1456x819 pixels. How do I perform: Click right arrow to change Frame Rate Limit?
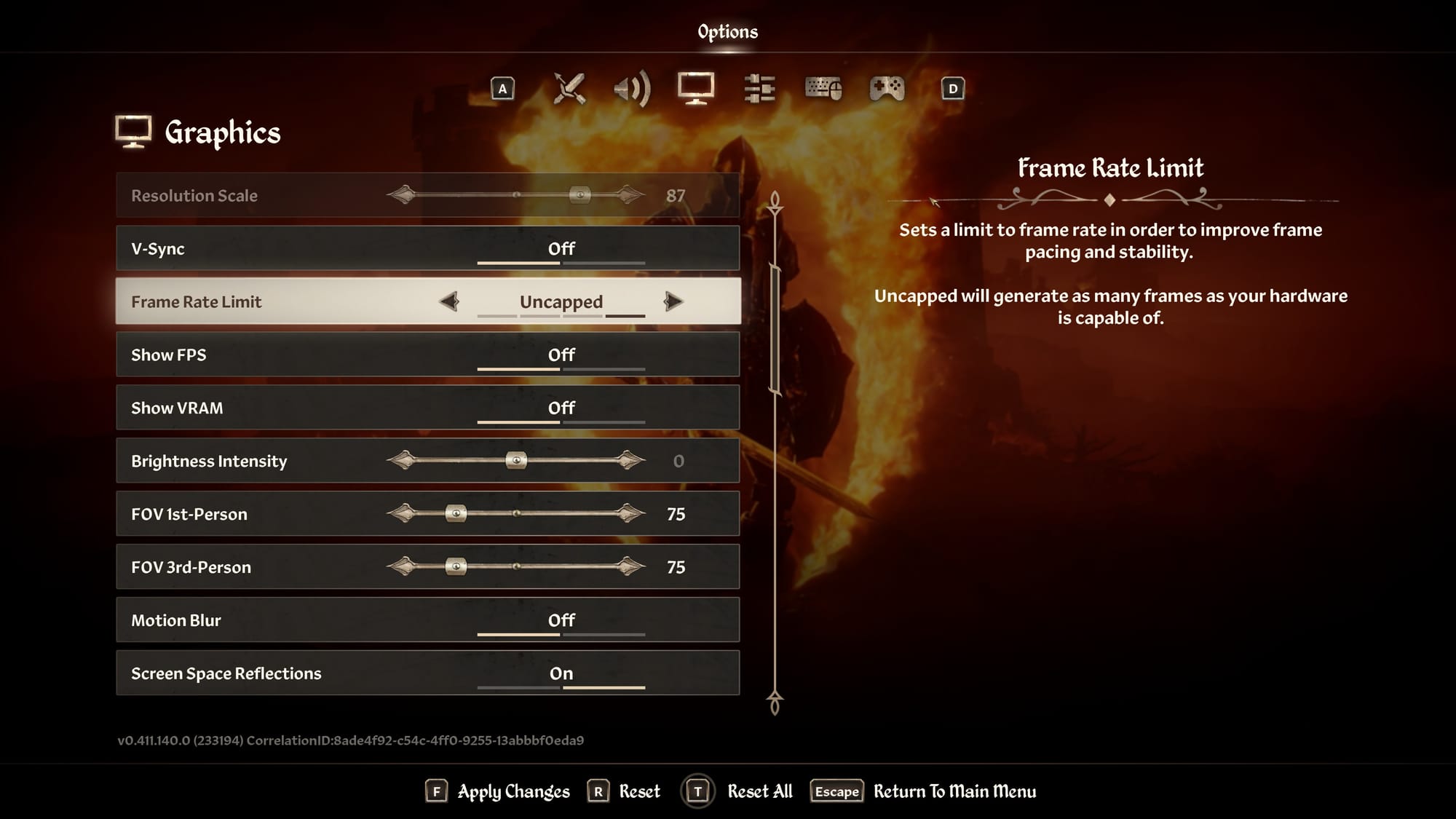(673, 301)
